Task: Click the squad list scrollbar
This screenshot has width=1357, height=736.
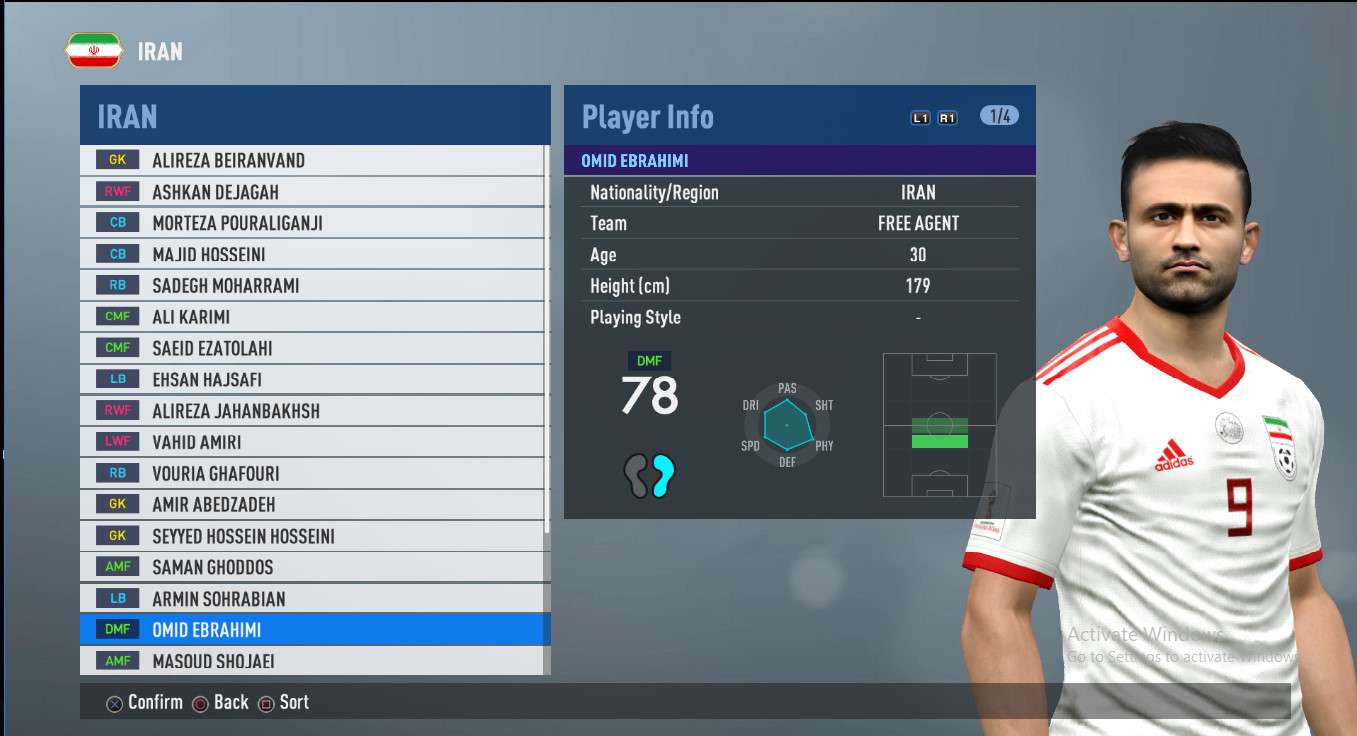Action: tap(547, 350)
